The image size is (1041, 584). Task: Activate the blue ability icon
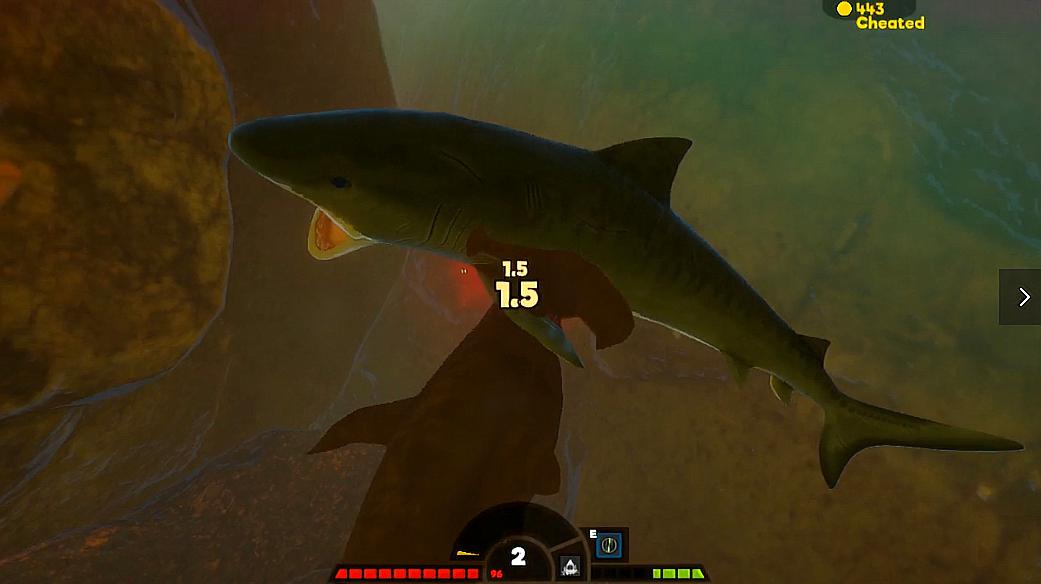click(610, 545)
